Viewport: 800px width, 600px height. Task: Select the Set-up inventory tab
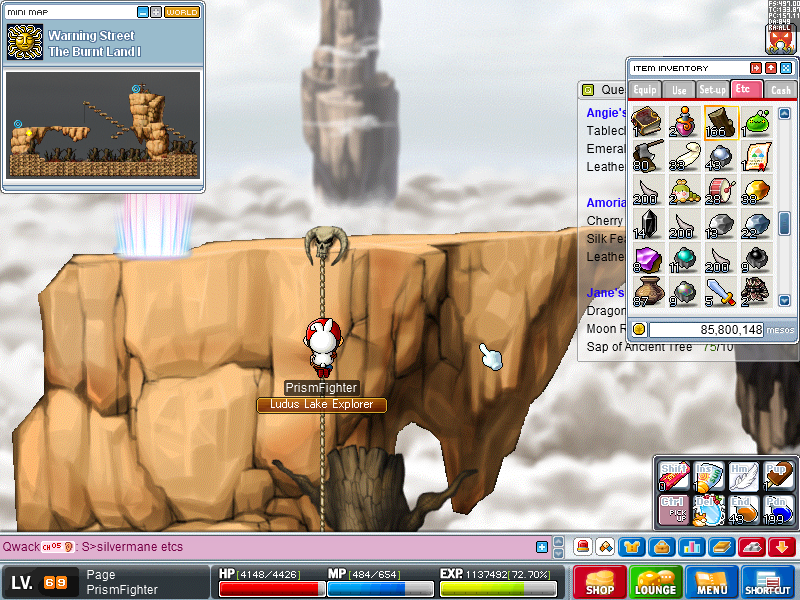pyautogui.click(x=713, y=90)
